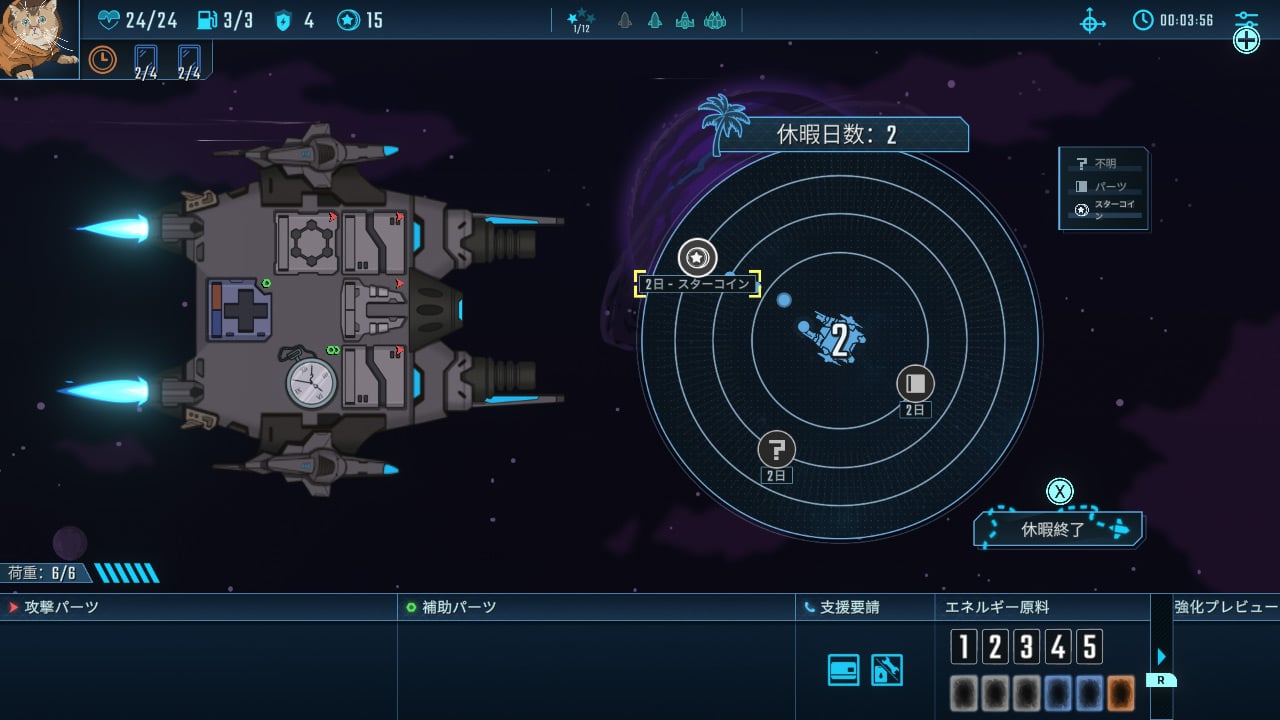Select the clock module on the ship
Viewport: 1280px width, 720px height.
(x=311, y=382)
